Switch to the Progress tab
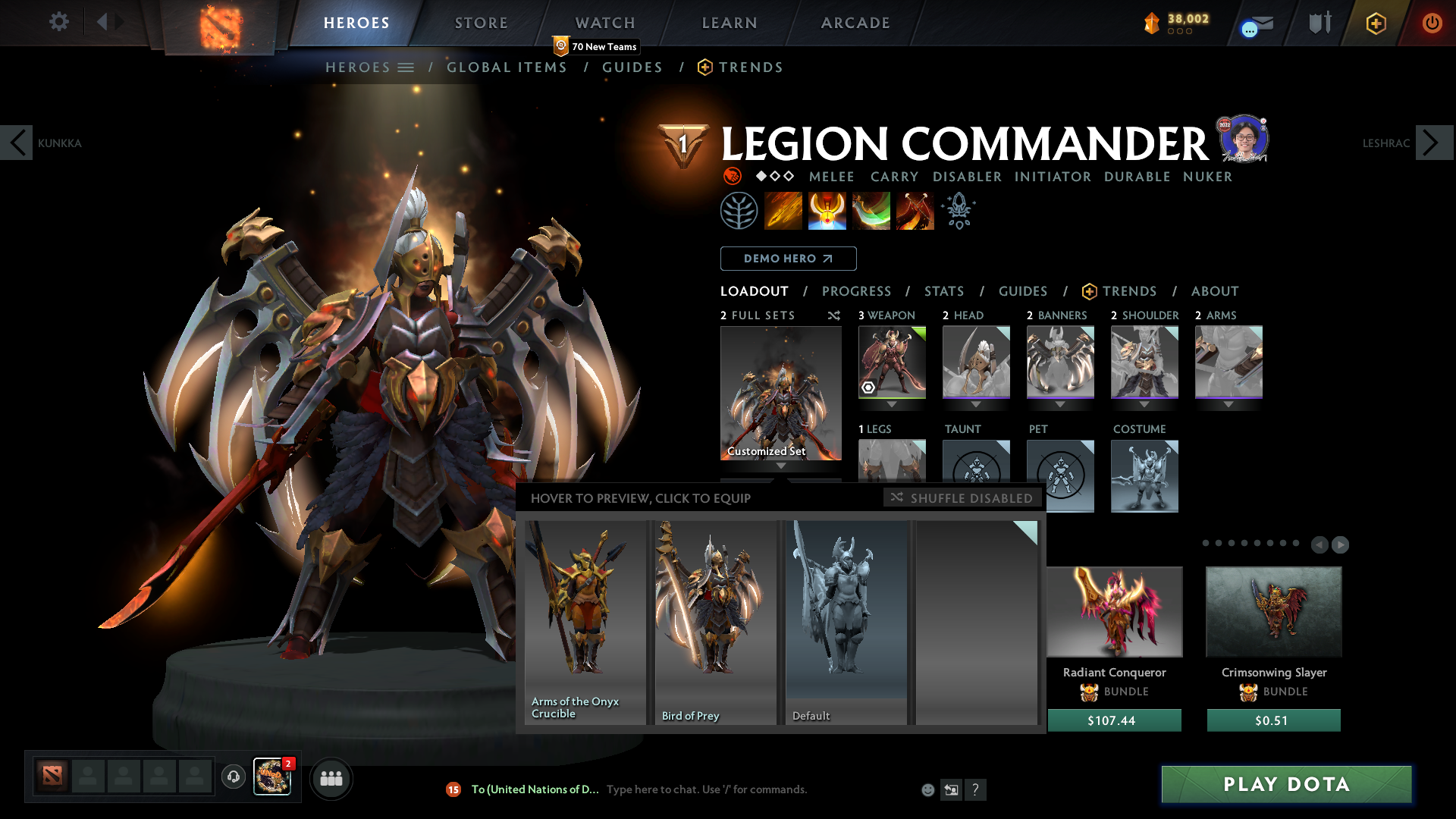 click(857, 291)
